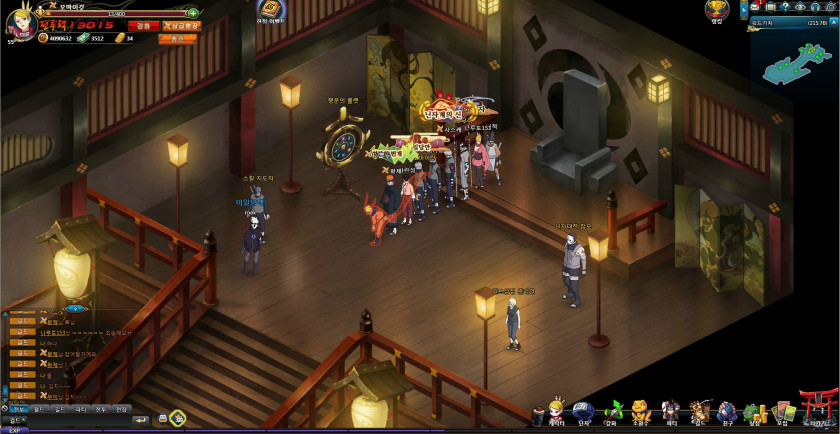Image resolution: width=840 pixels, height=434 pixels.
Task: Open the gold trophy ranking icon
Action: pyautogui.click(x=716, y=10)
